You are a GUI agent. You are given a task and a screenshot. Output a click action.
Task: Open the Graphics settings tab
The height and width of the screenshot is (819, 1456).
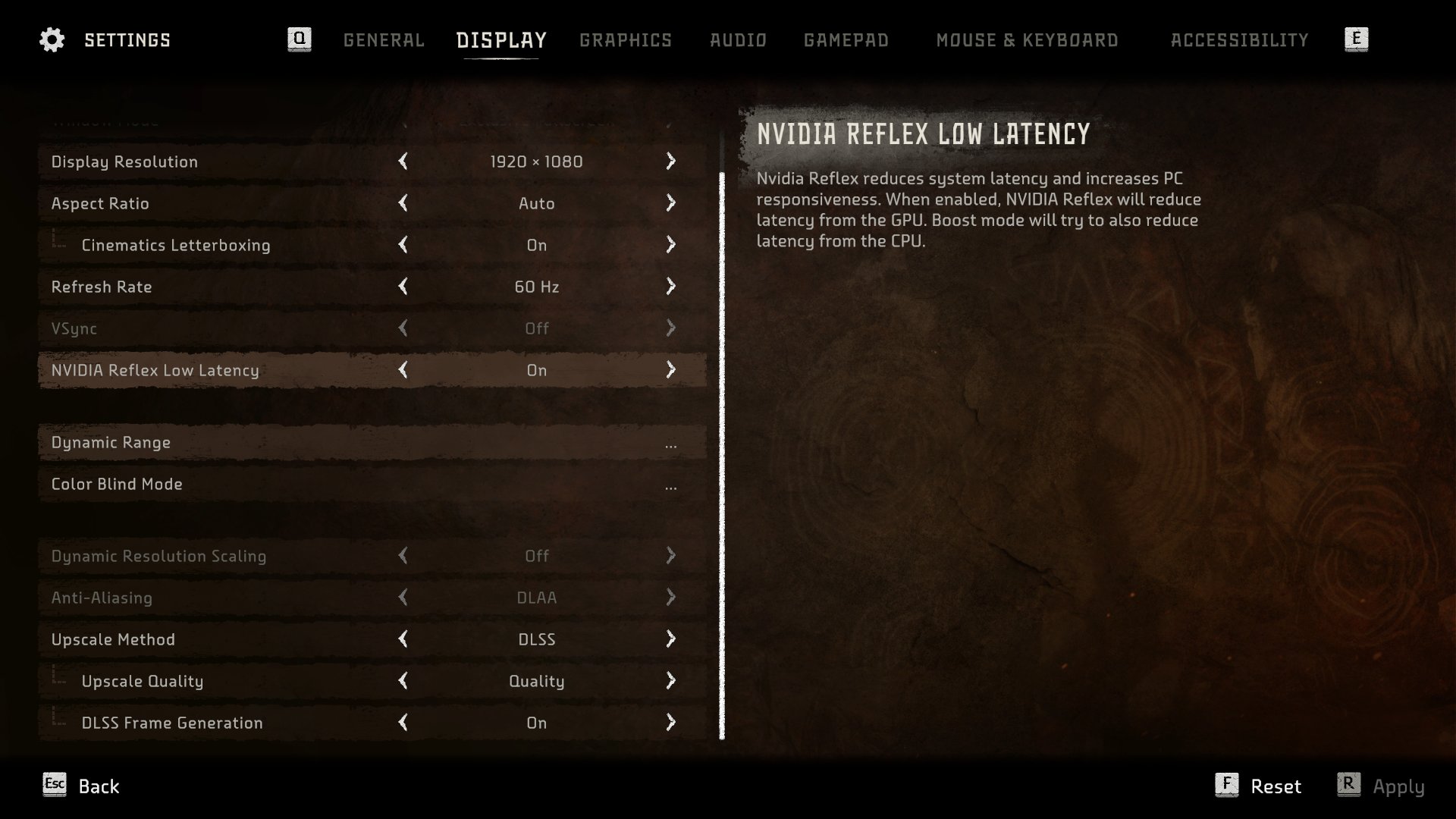pos(626,40)
